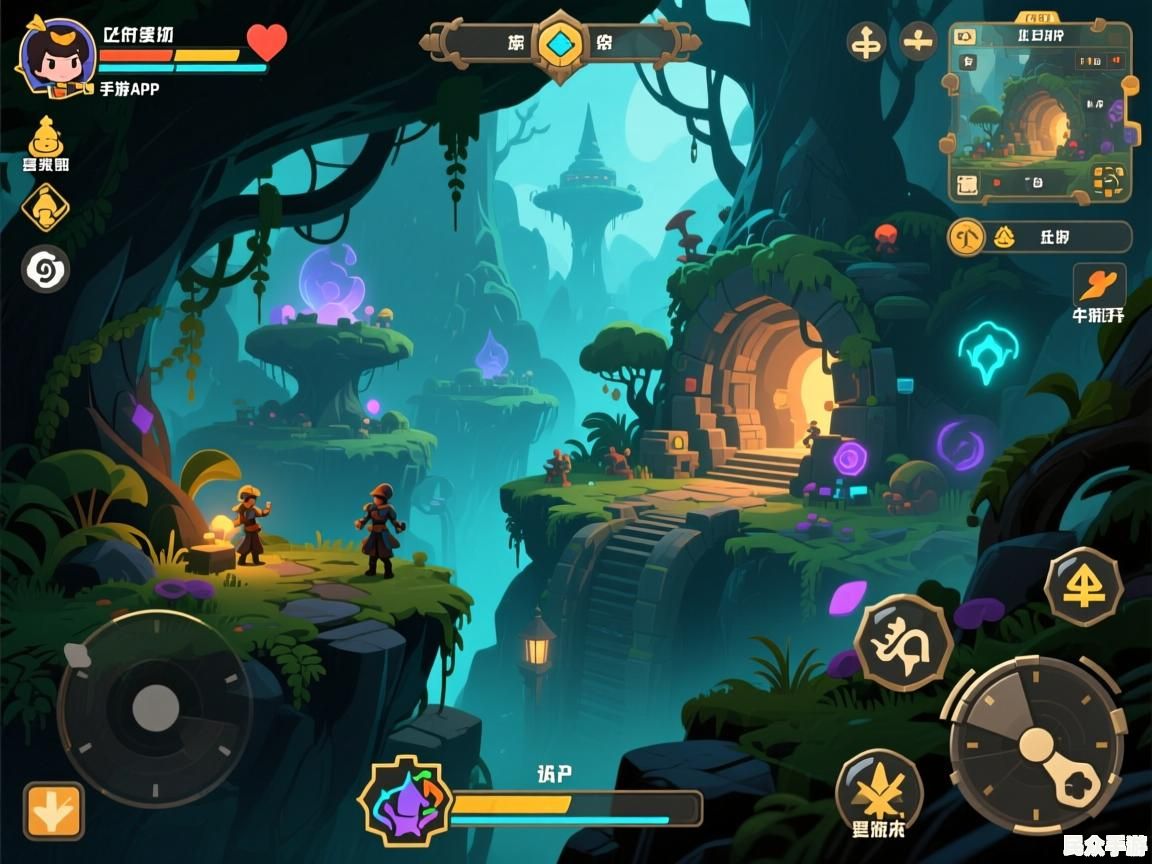Tap the virtual movement joystick
This screenshot has width=1152, height=864.
[x=155, y=707]
